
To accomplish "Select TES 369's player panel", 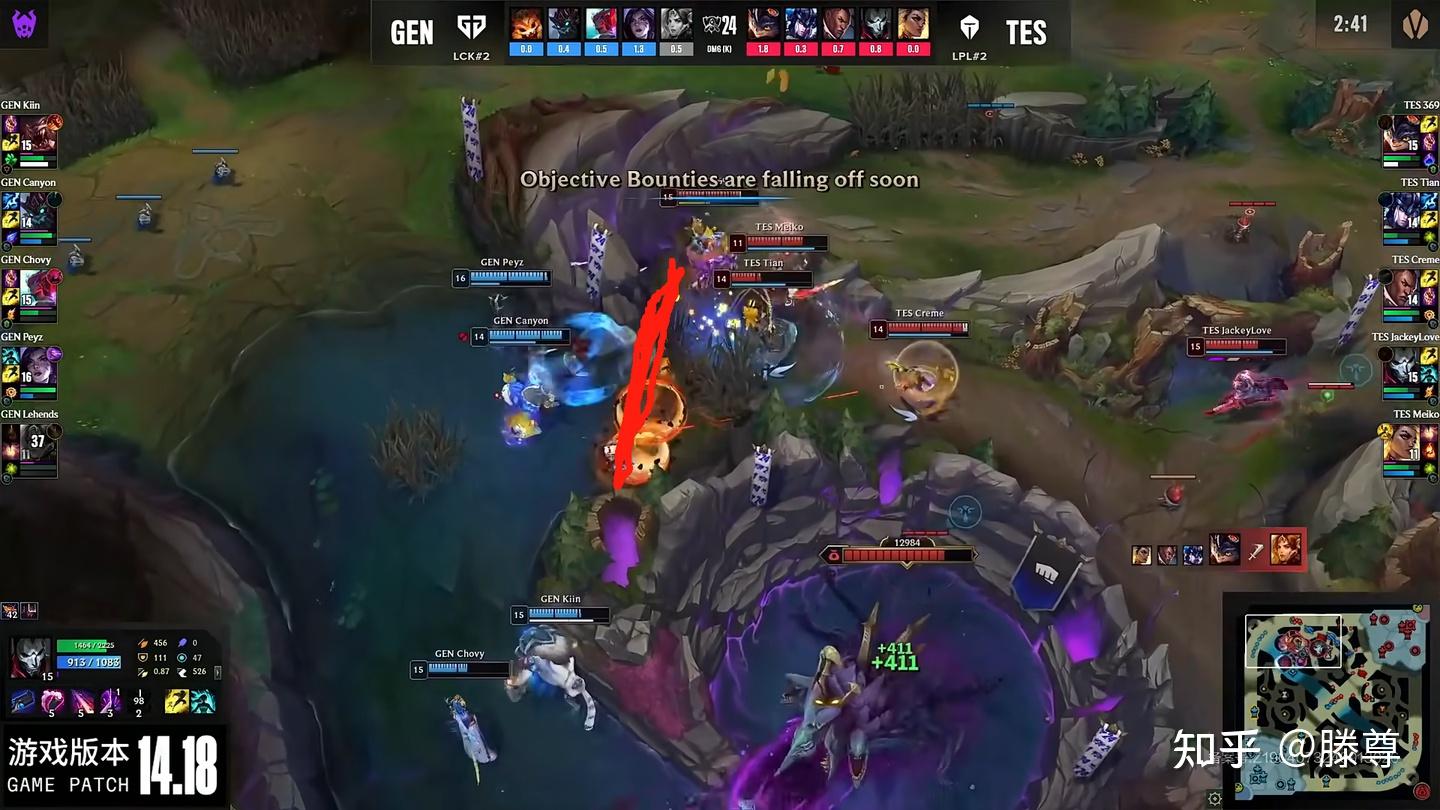I will (1410, 140).
